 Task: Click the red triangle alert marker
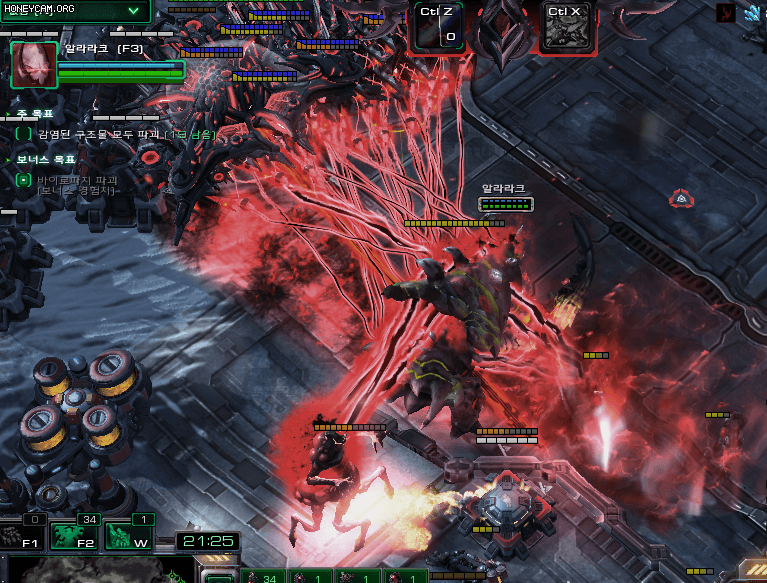pos(681,199)
